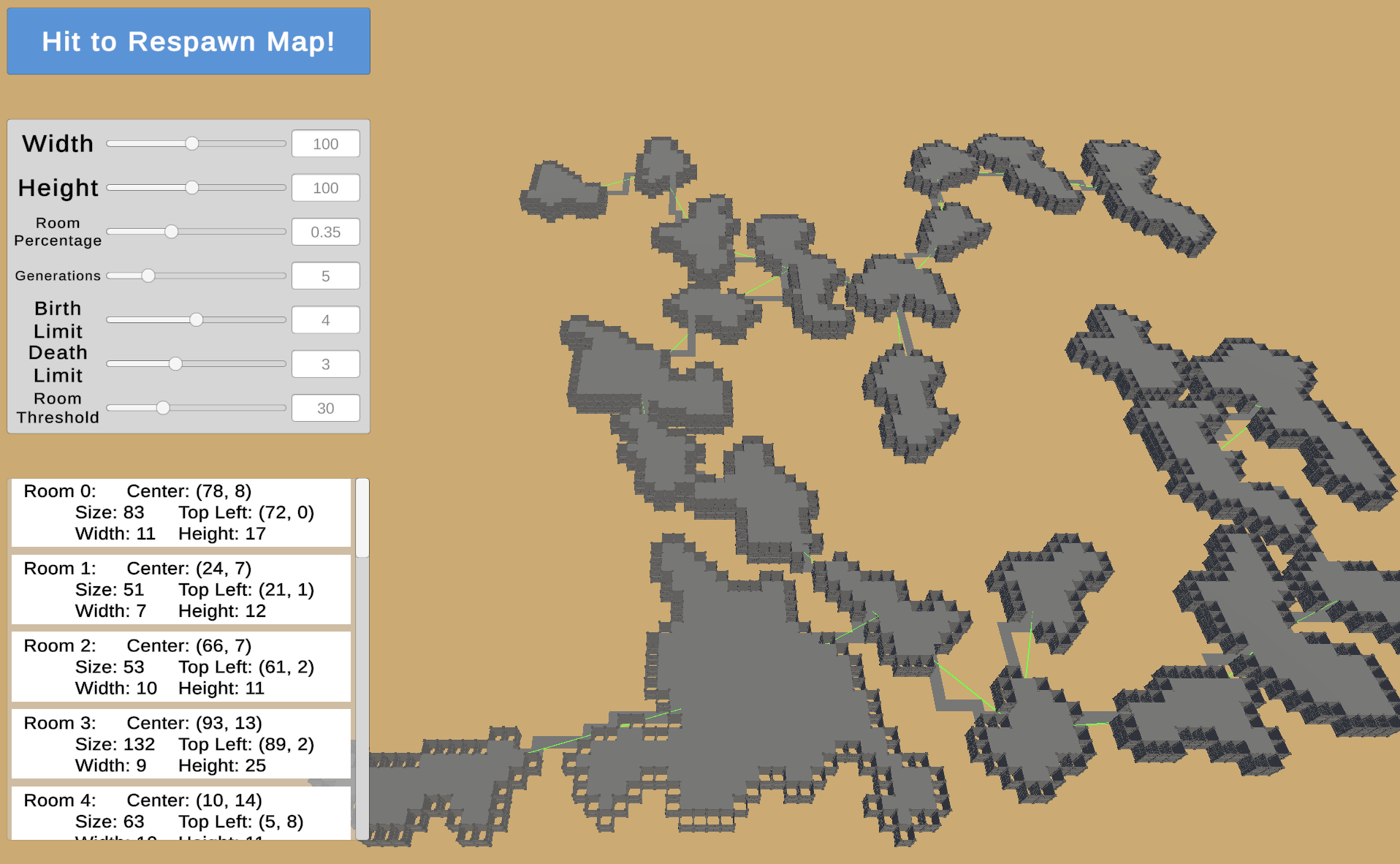Click the Room Percentage slider handle
The height and width of the screenshot is (864, 1400).
pos(171,231)
